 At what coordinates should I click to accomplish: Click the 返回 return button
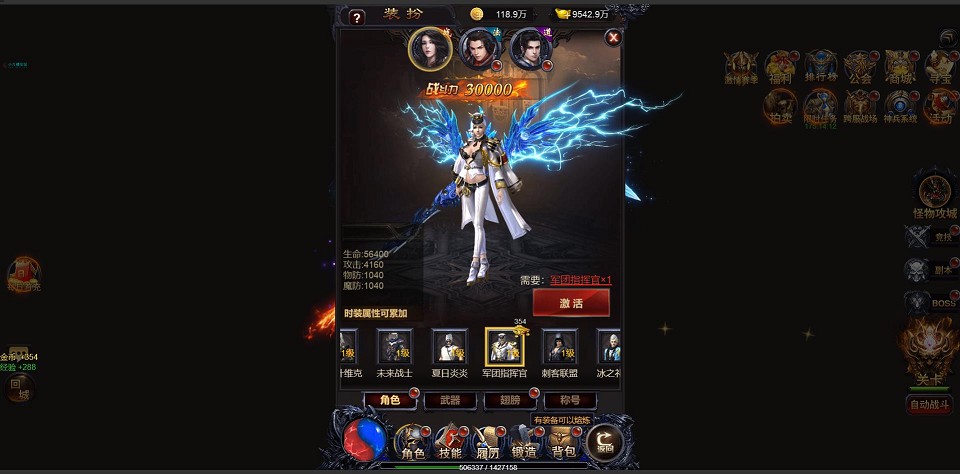(604, 441)
